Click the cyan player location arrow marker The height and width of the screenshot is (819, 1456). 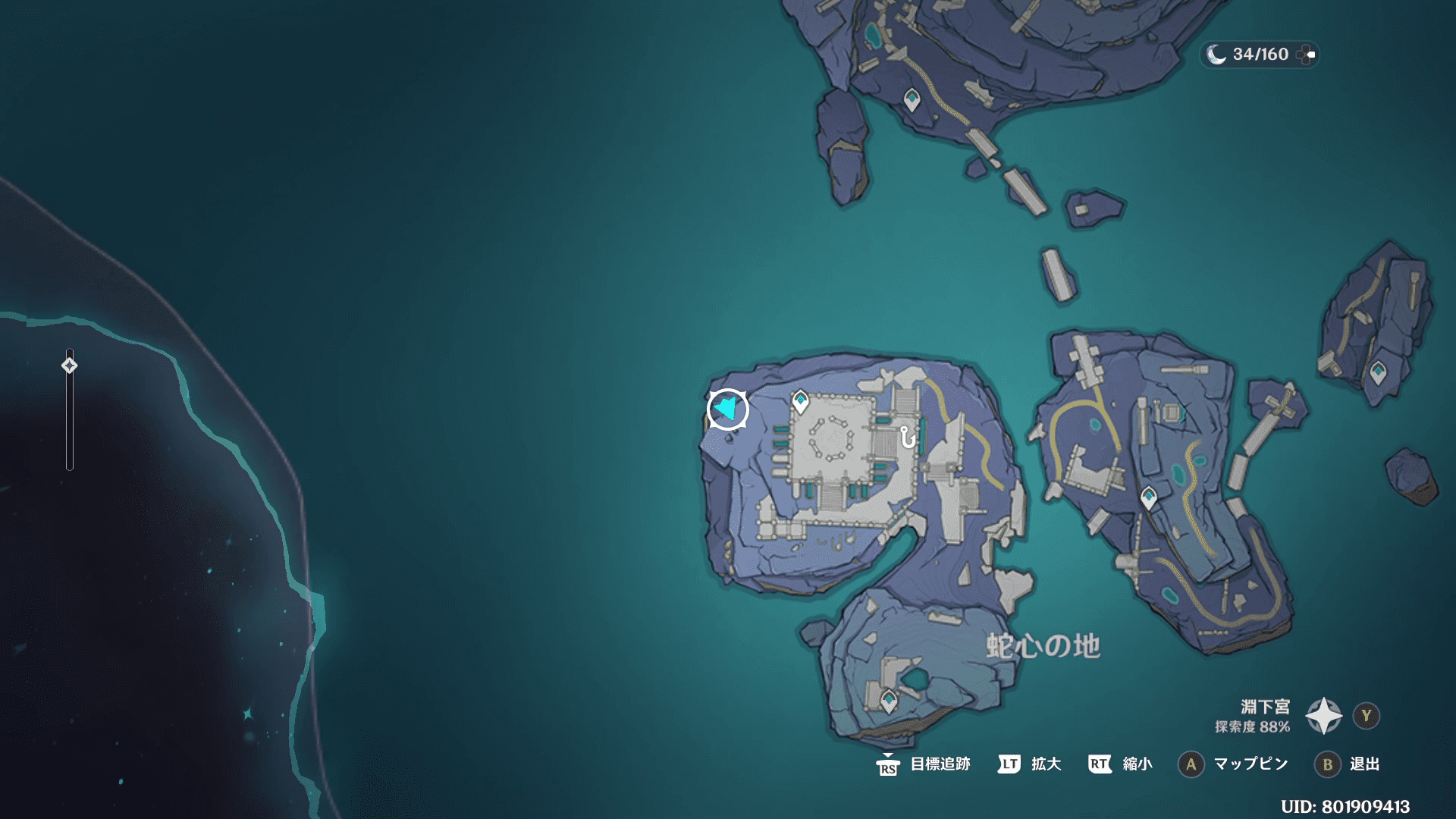coord(727,409)
